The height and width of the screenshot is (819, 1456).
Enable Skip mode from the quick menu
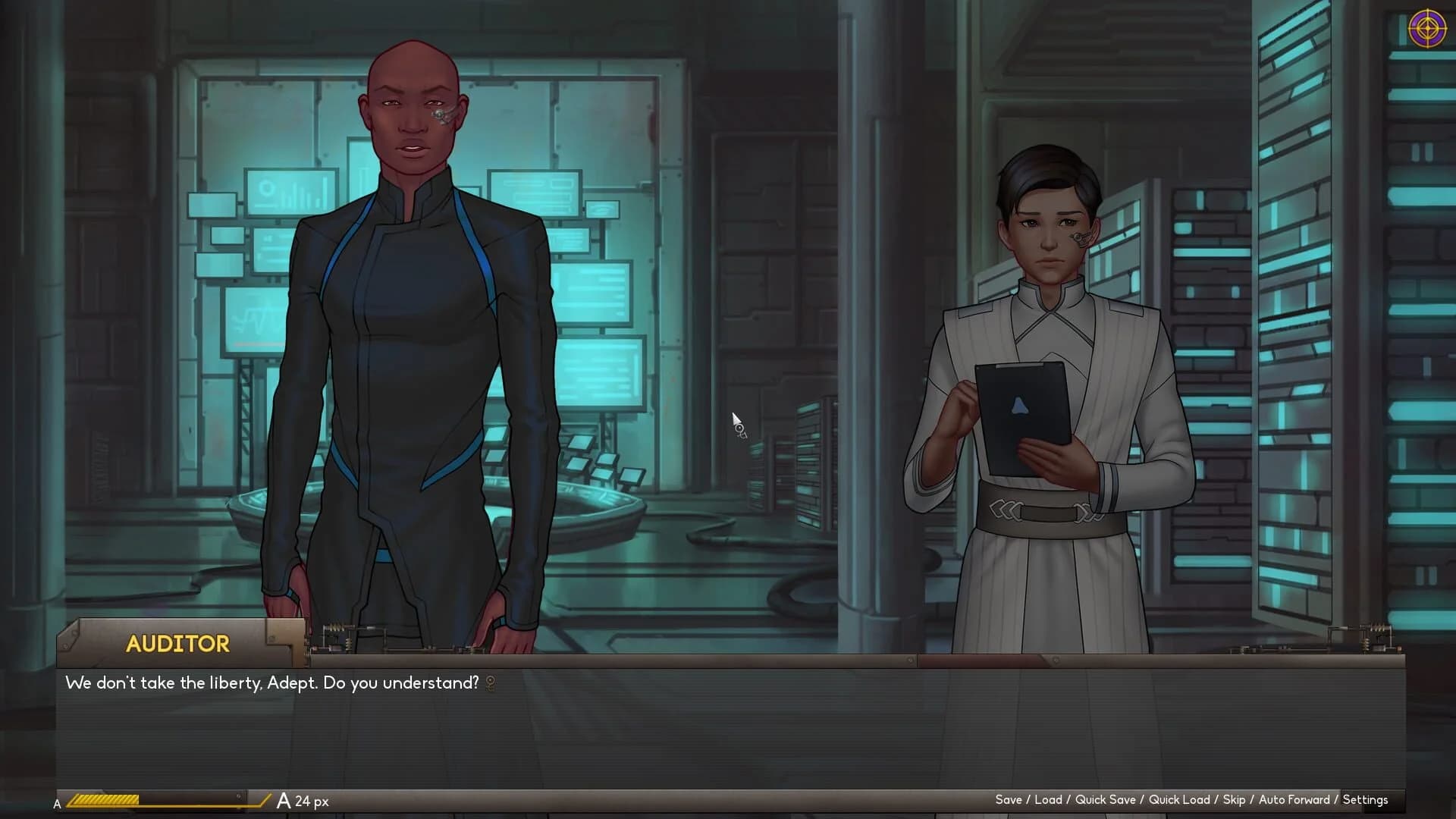(x=1235, y=800)
